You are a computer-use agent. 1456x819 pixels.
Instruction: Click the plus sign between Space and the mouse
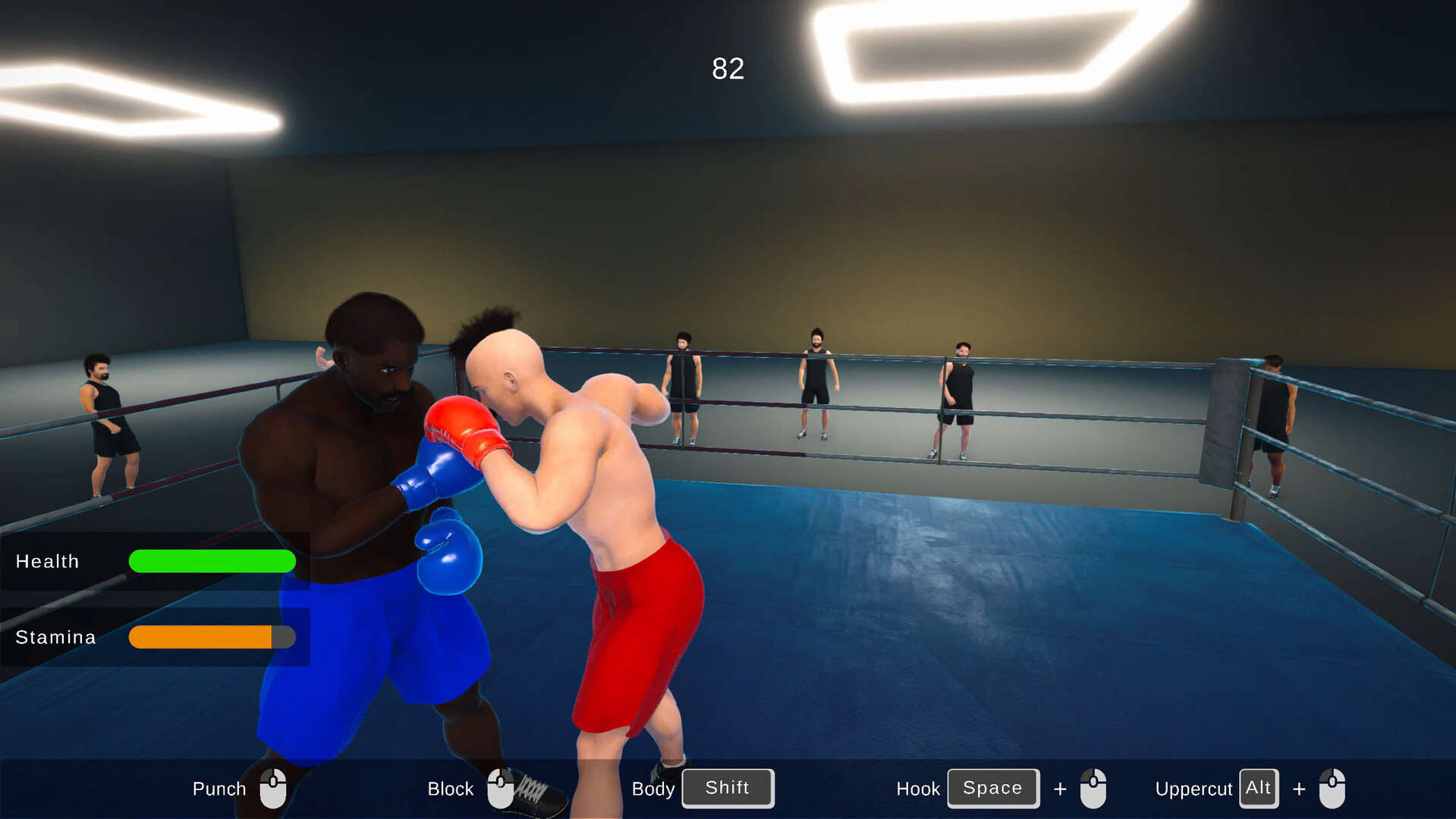tap(1060, 788)
